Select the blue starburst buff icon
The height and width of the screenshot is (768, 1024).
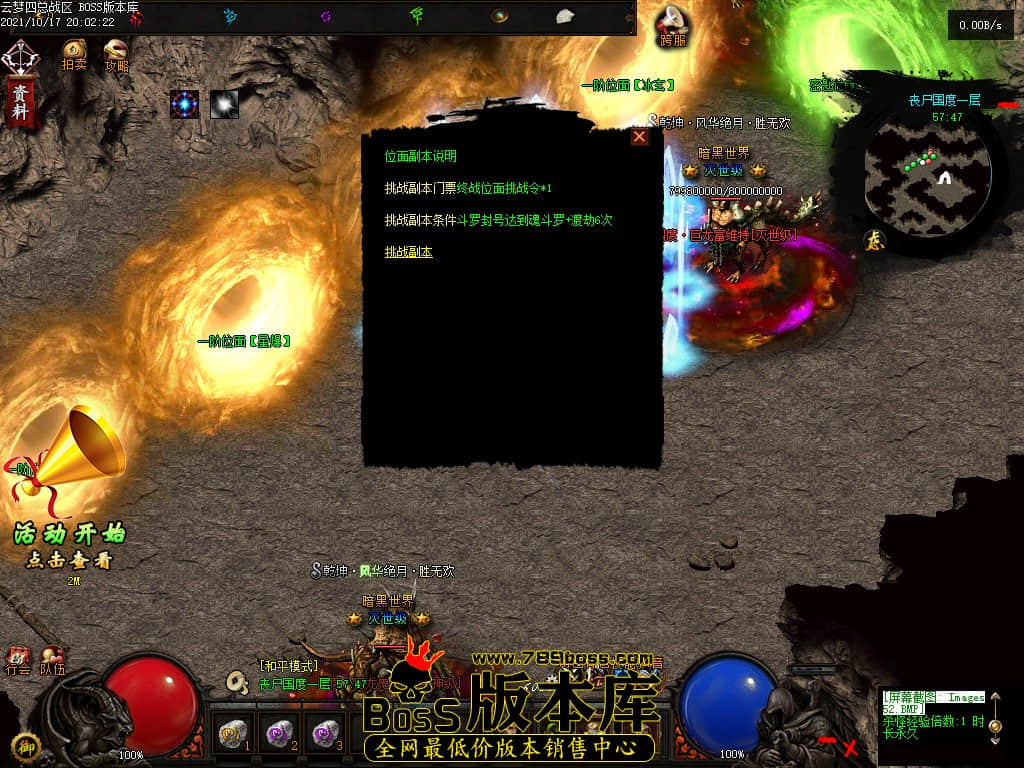(x=184, y=104)
